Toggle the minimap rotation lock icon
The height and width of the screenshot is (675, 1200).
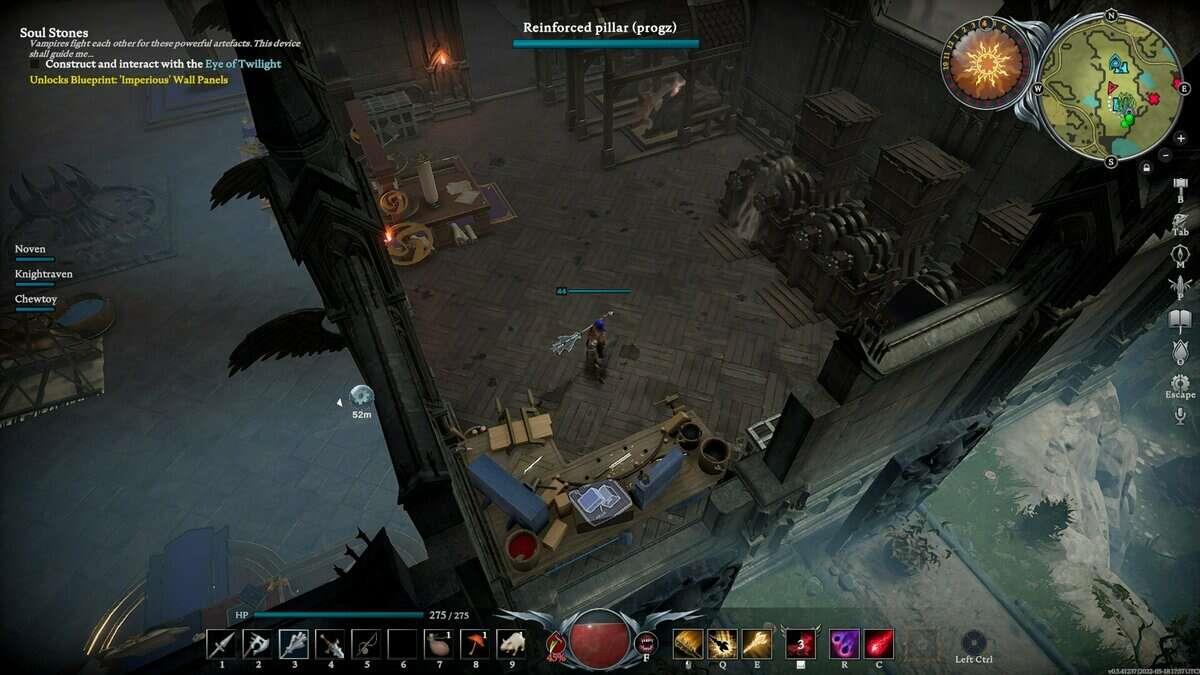[x=1147, y=167]
